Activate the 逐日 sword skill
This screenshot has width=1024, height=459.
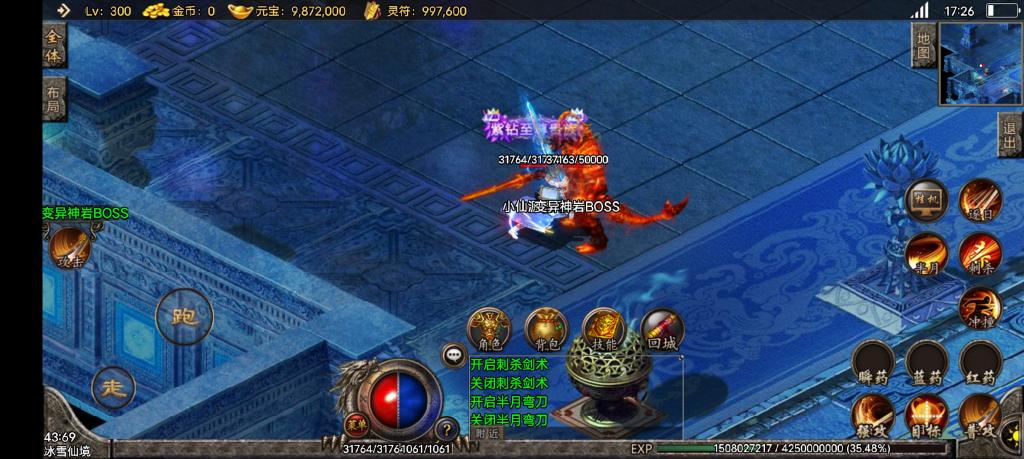point(979,200)
